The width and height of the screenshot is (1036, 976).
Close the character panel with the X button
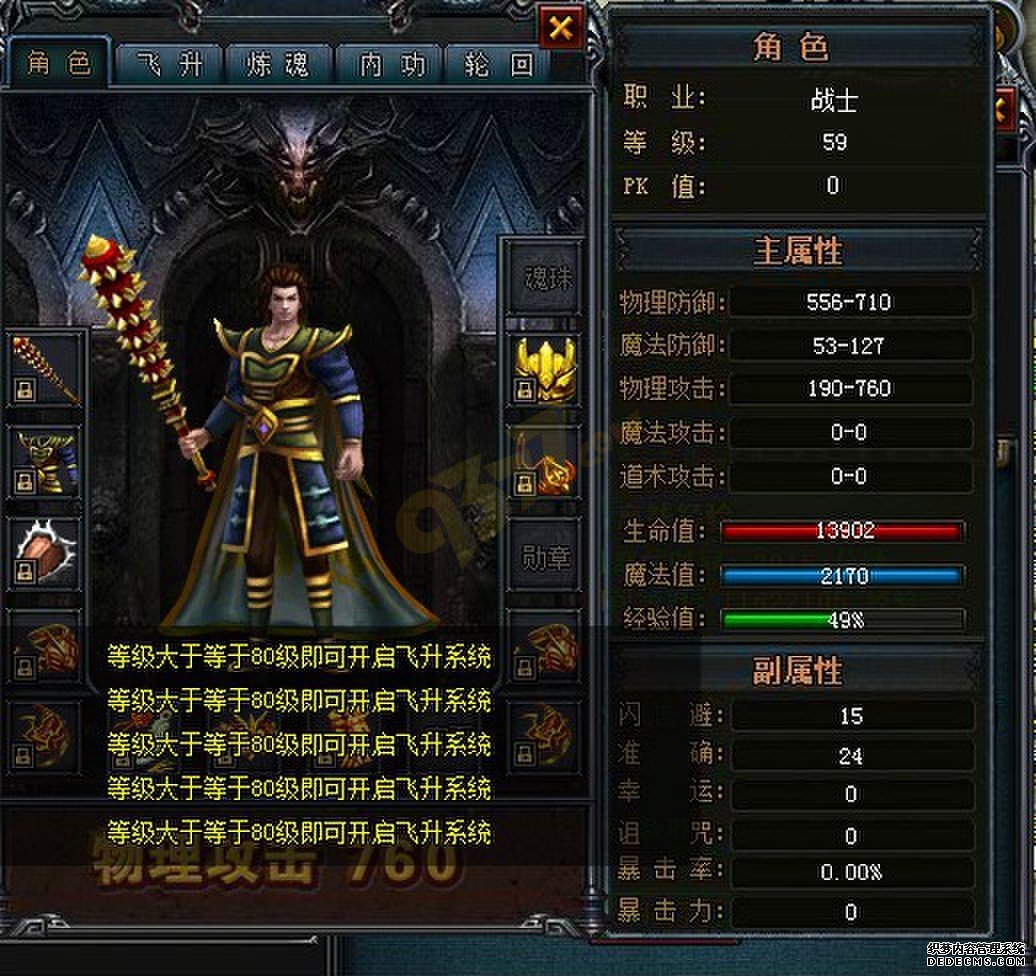pos(561,28)
